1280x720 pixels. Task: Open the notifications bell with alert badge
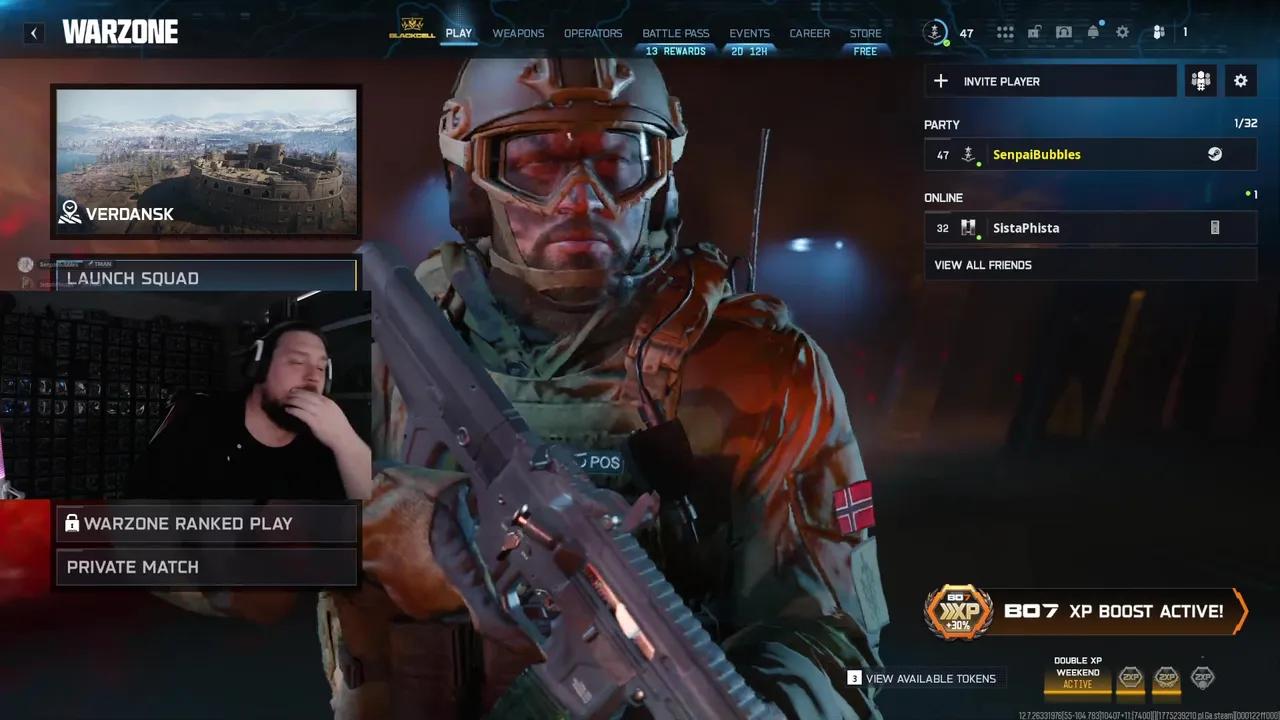point(1093,32)
